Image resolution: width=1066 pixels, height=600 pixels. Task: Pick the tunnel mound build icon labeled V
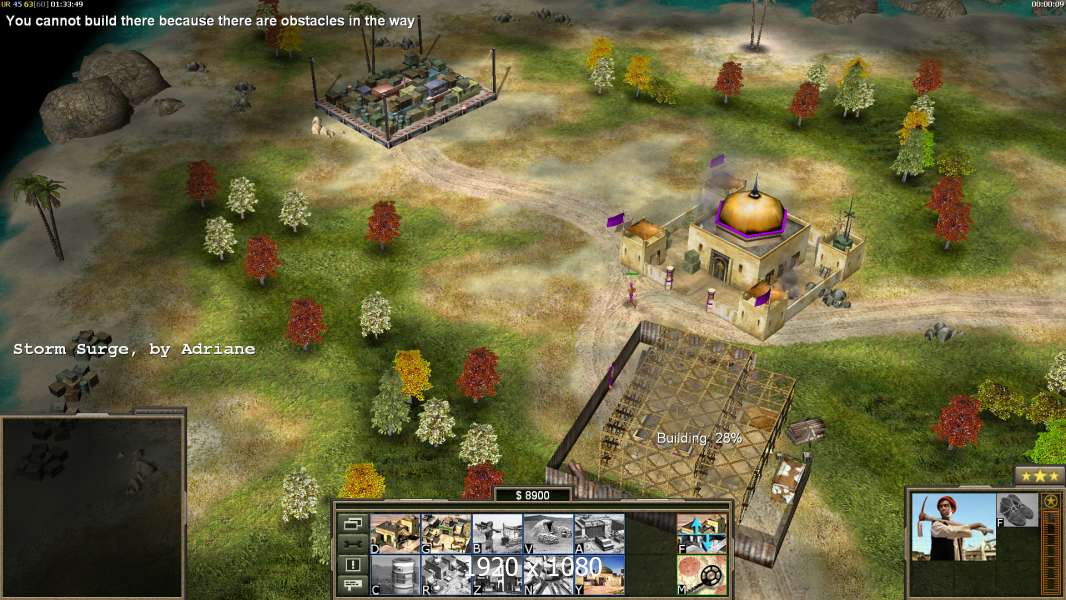click(x=548, y=534)
